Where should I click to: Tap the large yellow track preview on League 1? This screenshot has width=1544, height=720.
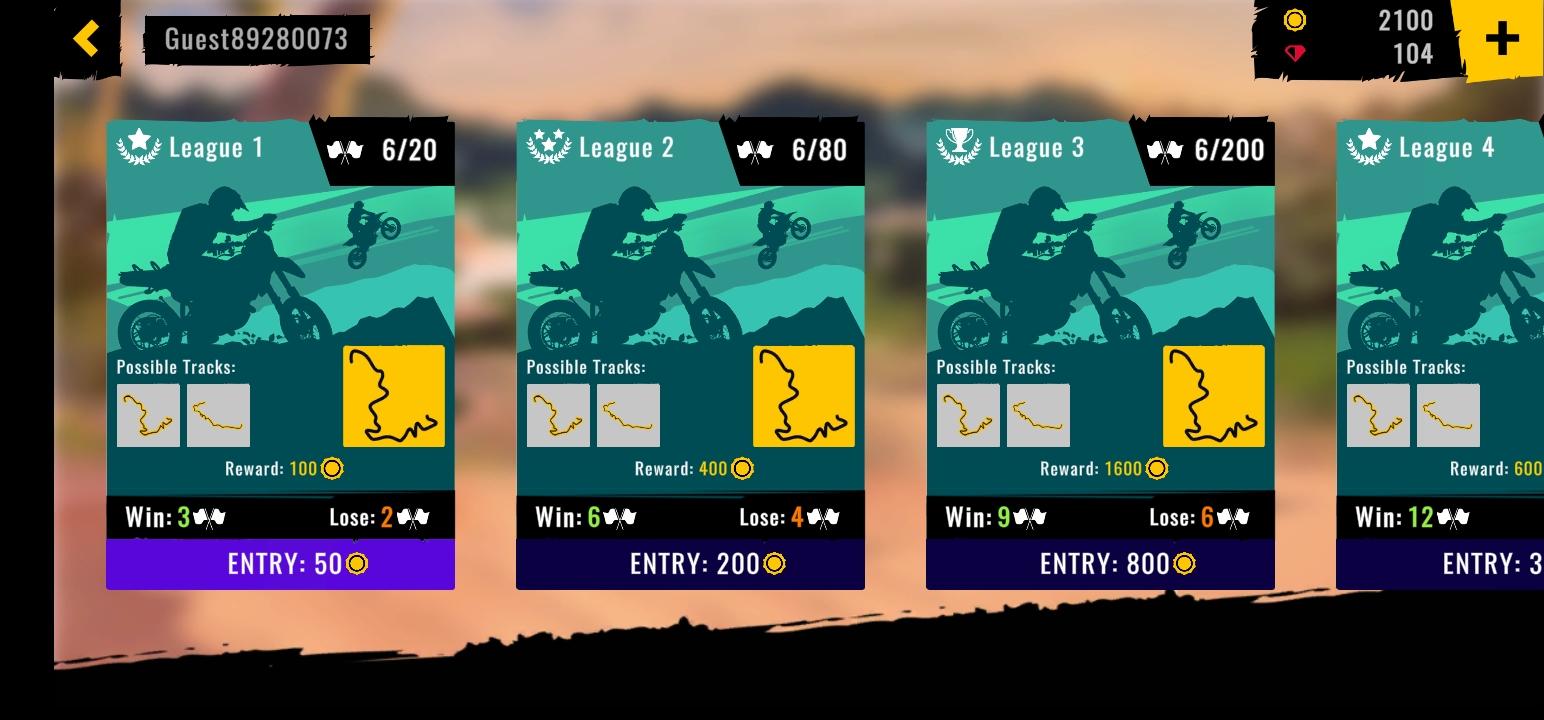pos(392,395)
